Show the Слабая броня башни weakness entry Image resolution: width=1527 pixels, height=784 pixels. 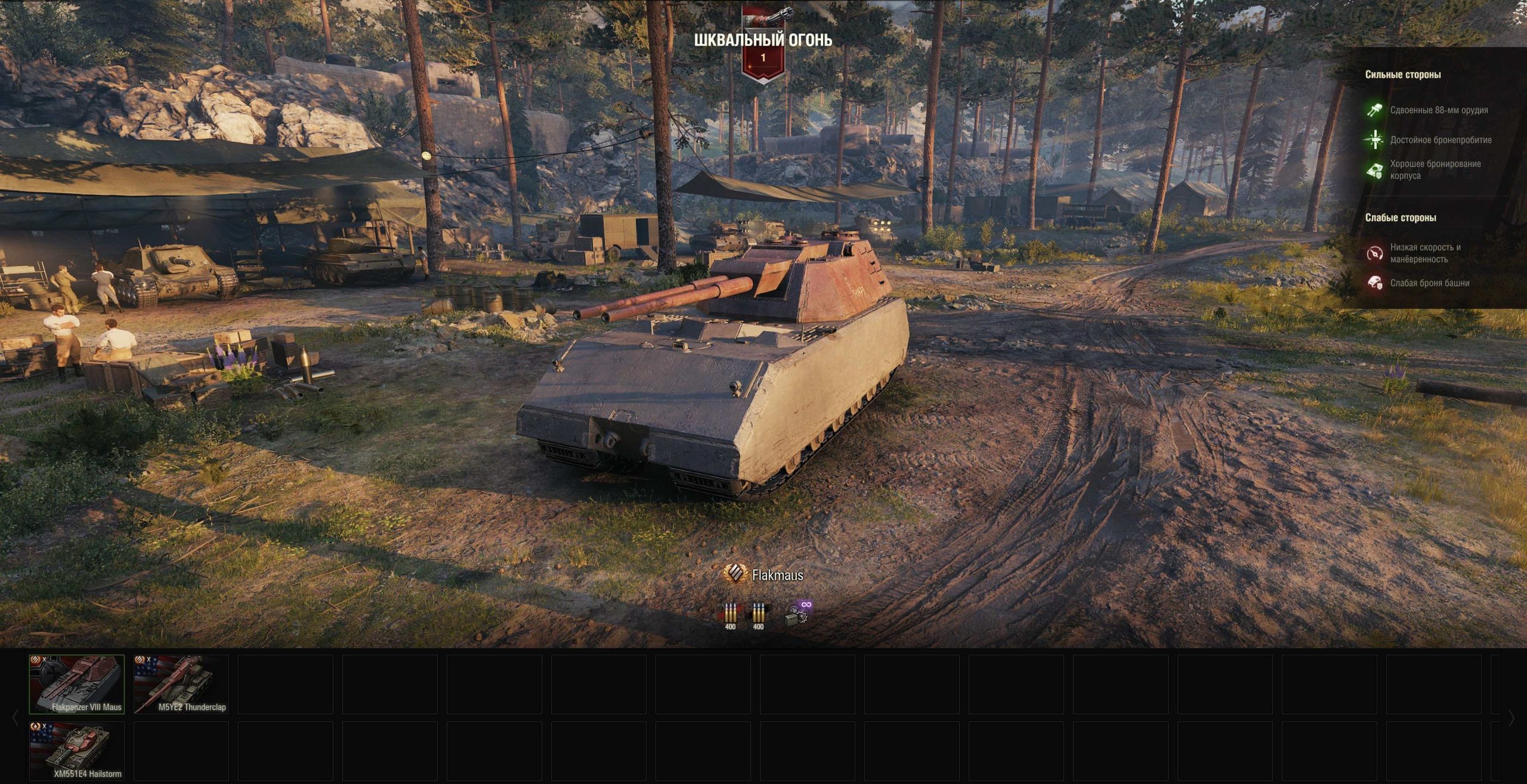pos(1429,283)
